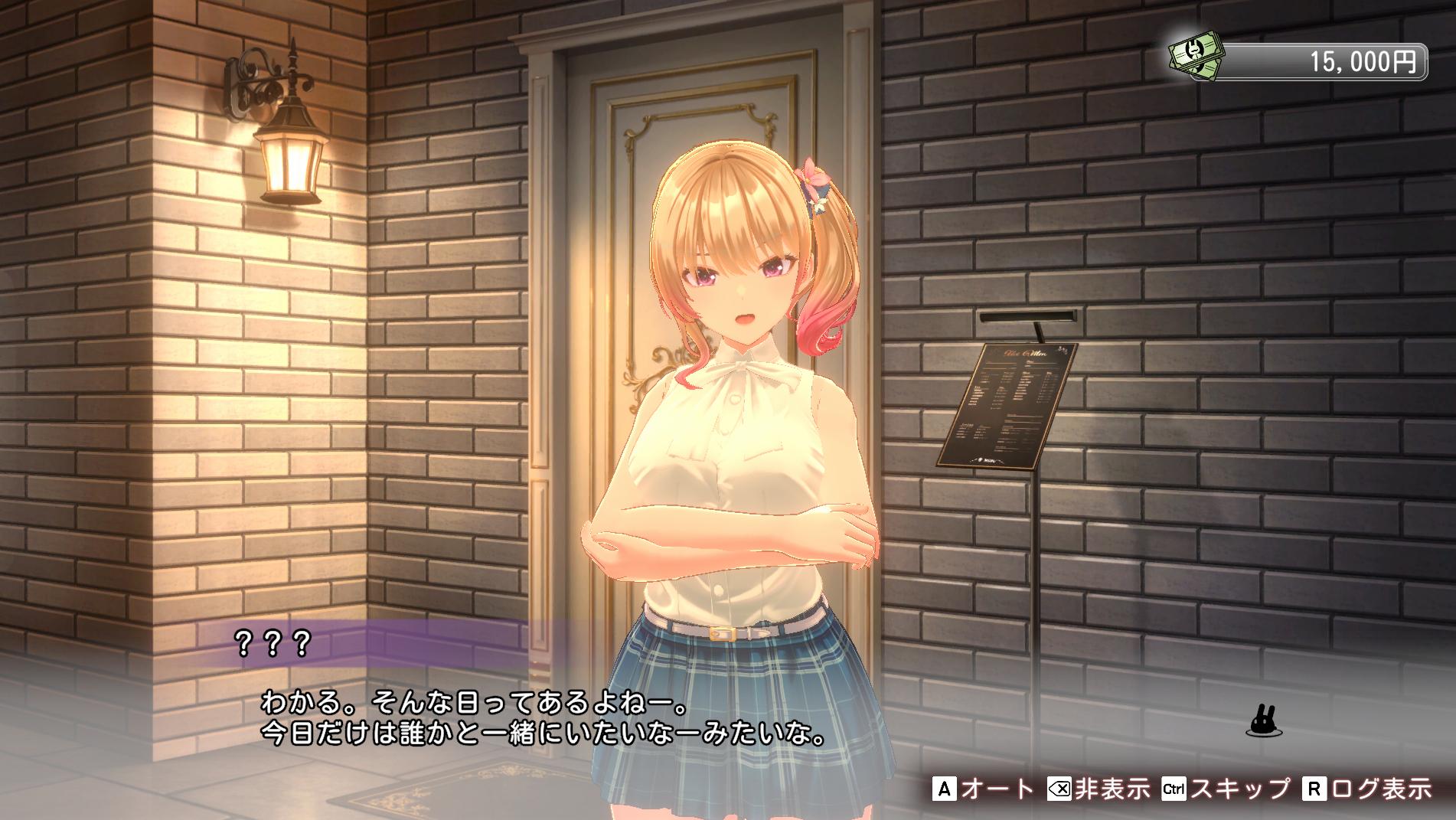Select the ??? speaker name label

pos(273,643)
